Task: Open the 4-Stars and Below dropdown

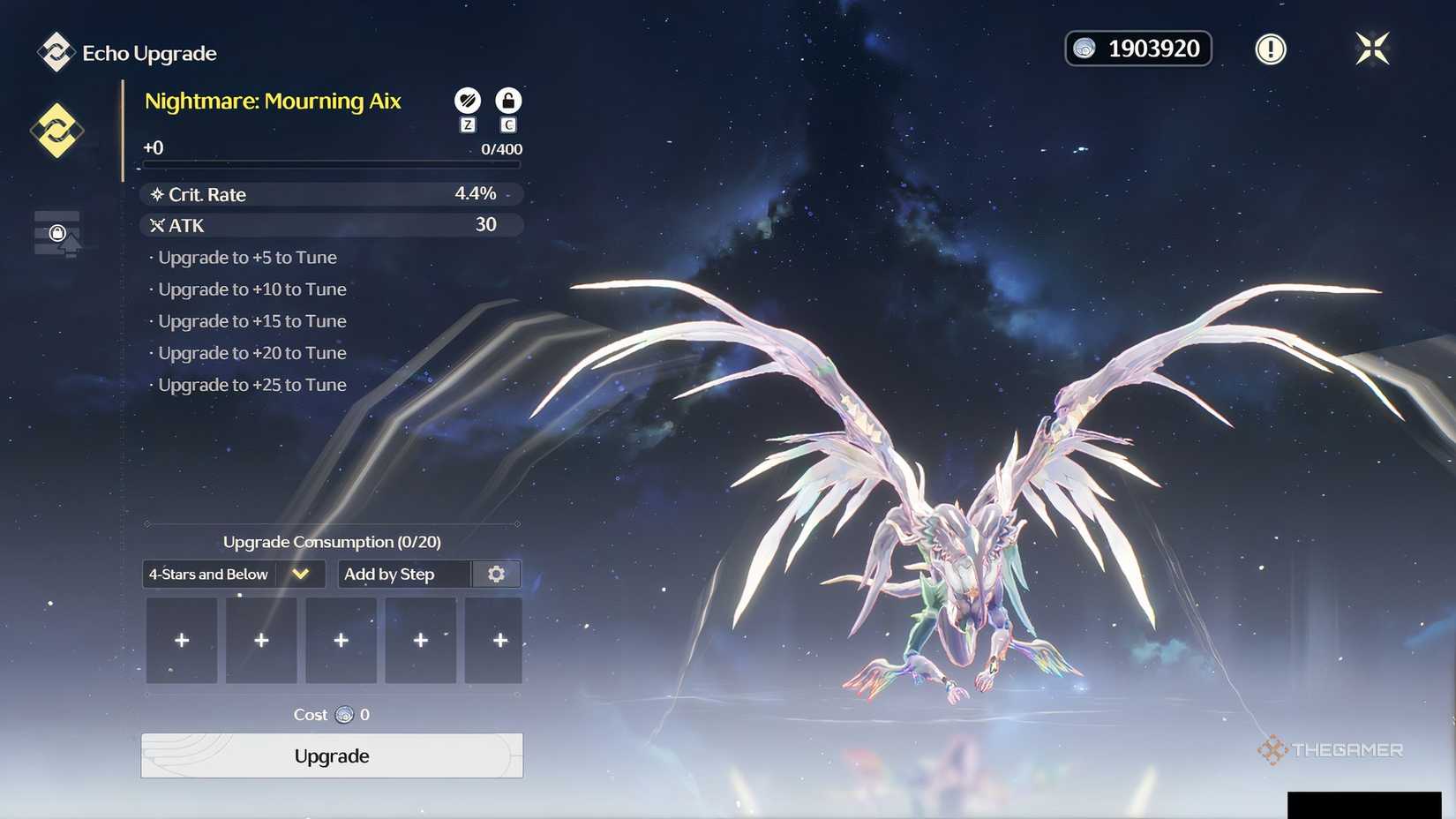Action: pyautogui.click(x=233, y=574)
